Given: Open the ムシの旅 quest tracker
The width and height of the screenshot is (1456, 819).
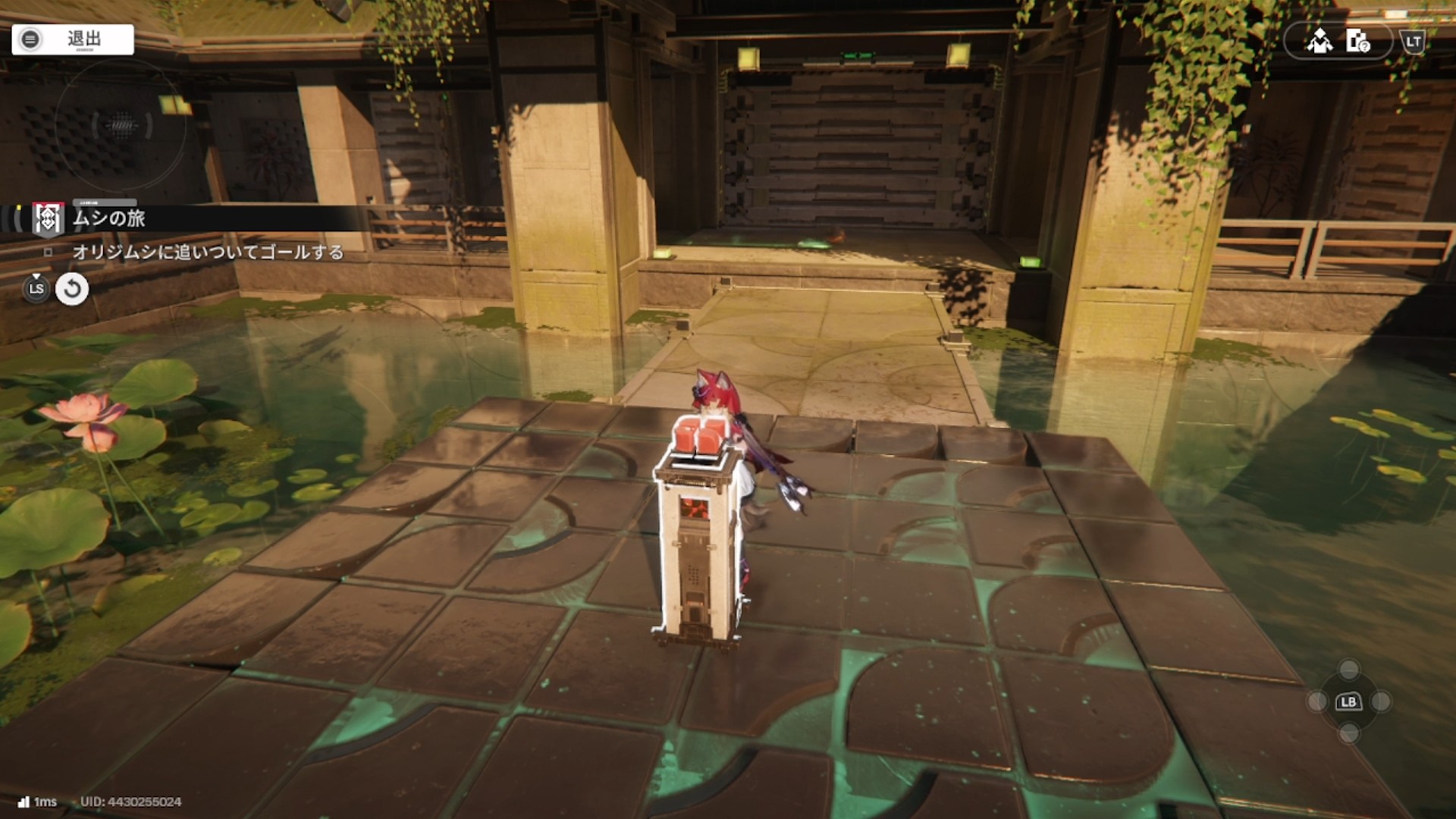Looking at the screenshot, I should tap(108, 218).
